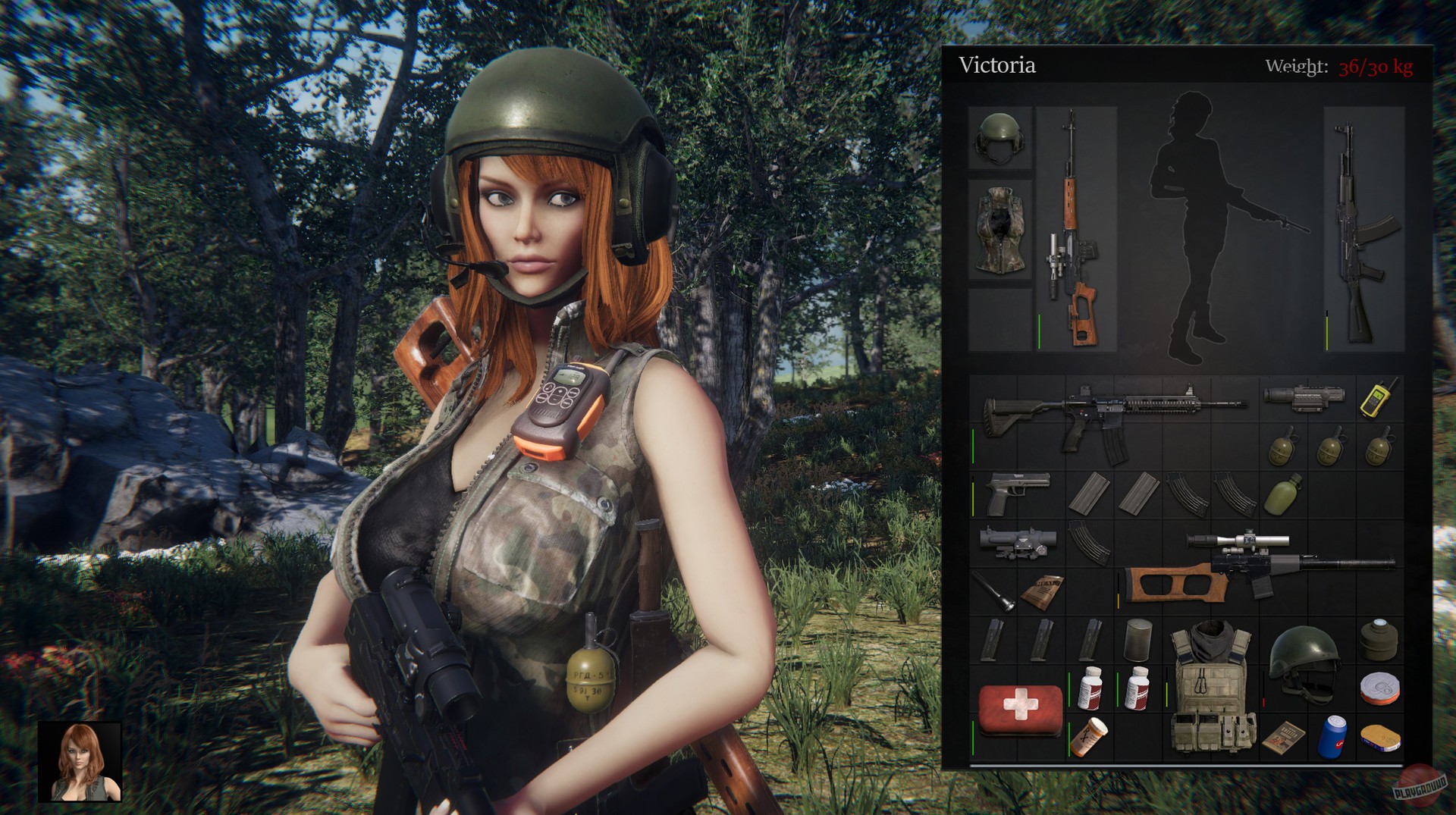Open the red first aid kit

click(1020, 713)
